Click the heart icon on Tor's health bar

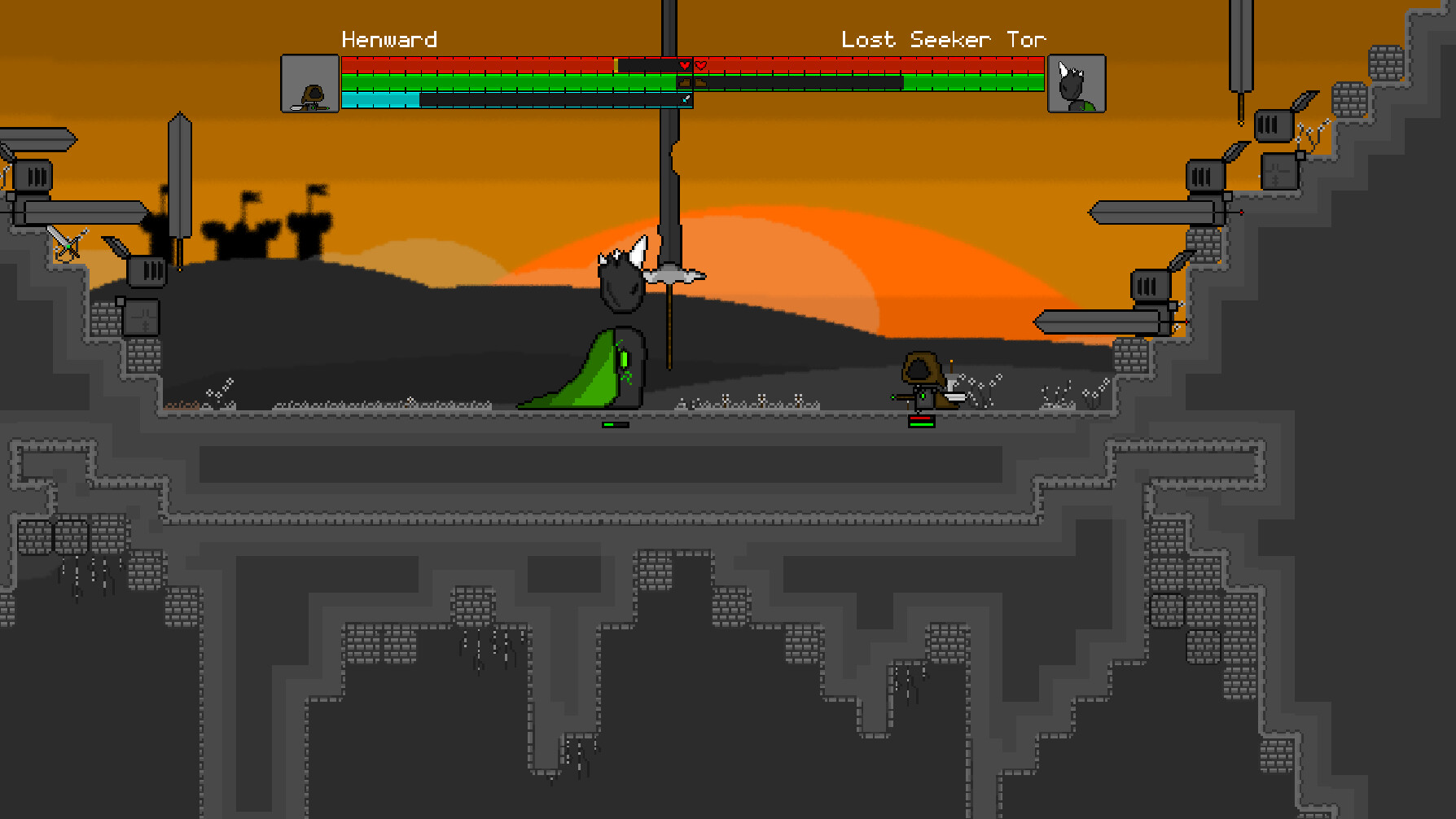(x=700, y=66)
